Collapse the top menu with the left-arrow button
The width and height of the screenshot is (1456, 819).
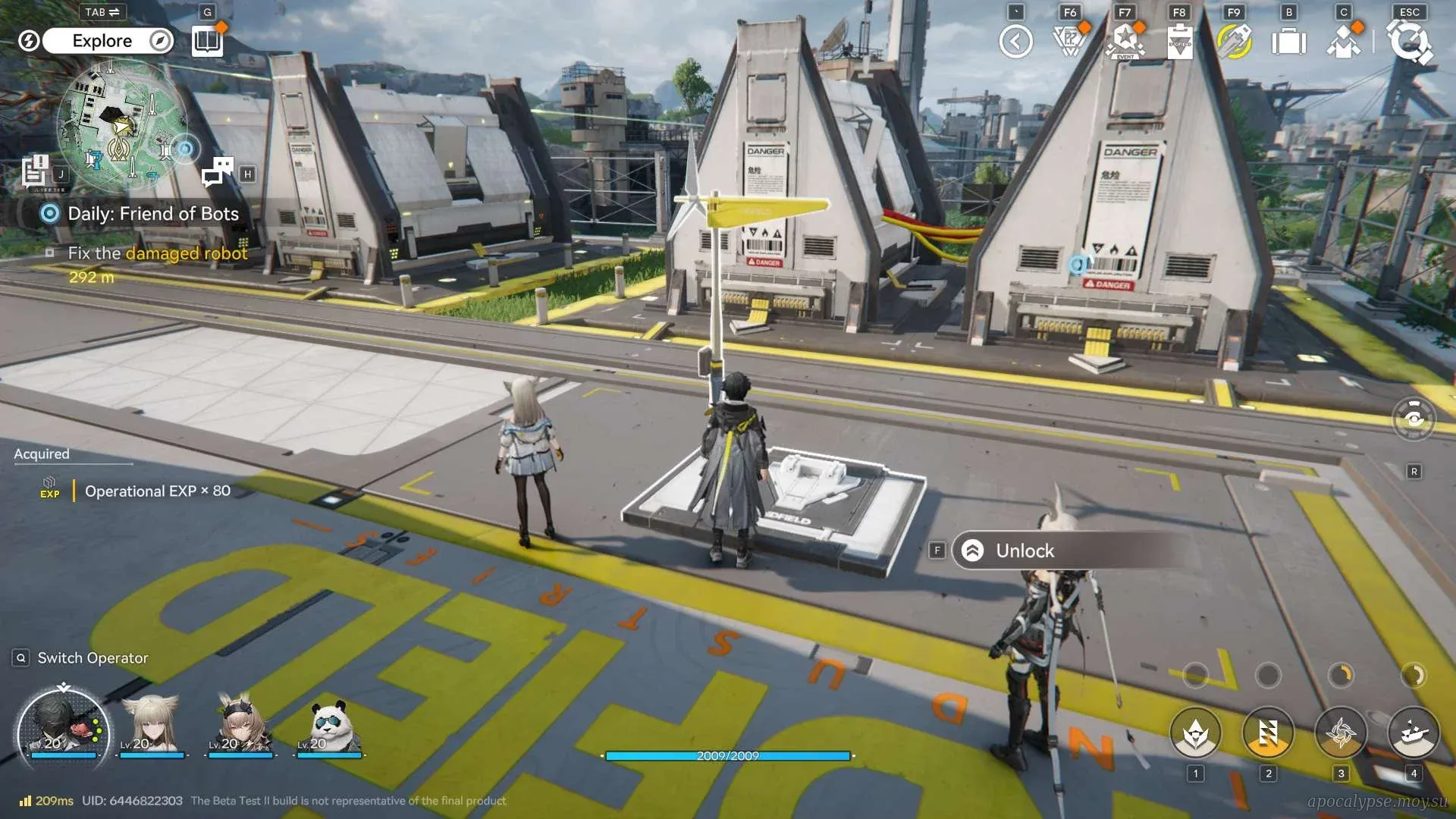click(1015, 42)
